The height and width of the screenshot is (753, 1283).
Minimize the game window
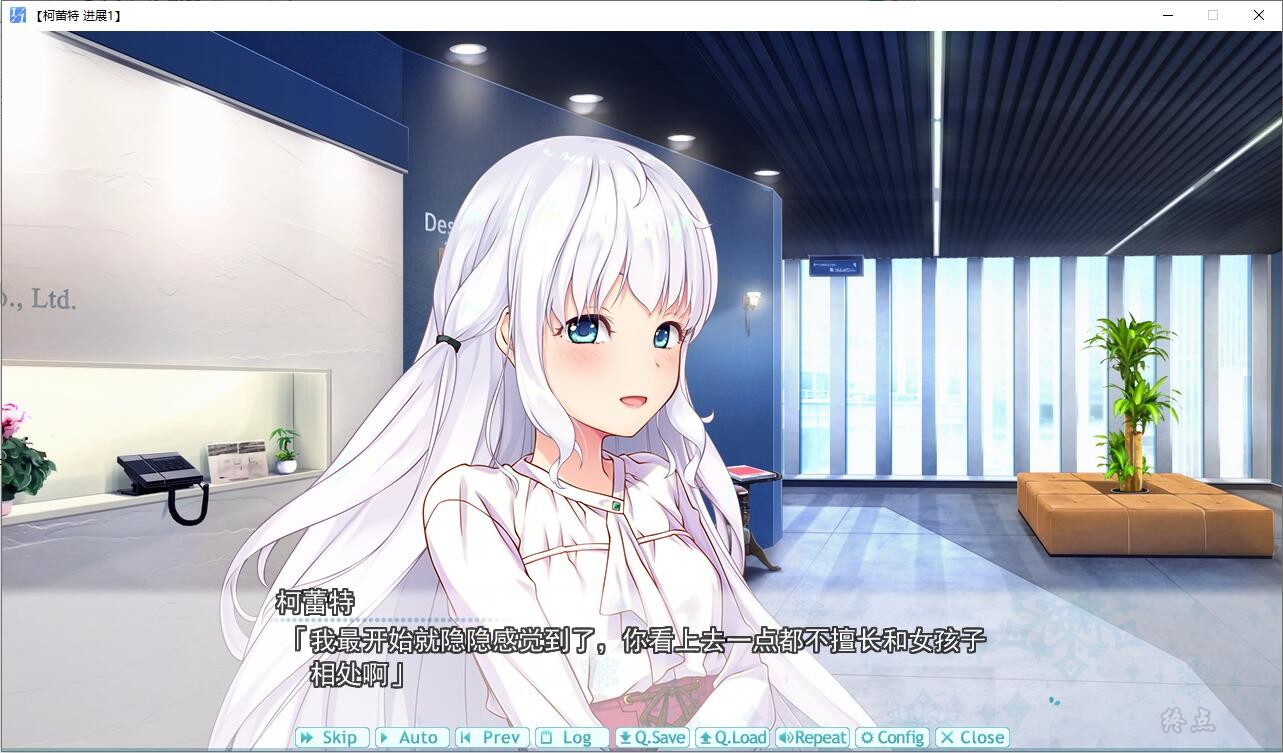(1167, 15)
